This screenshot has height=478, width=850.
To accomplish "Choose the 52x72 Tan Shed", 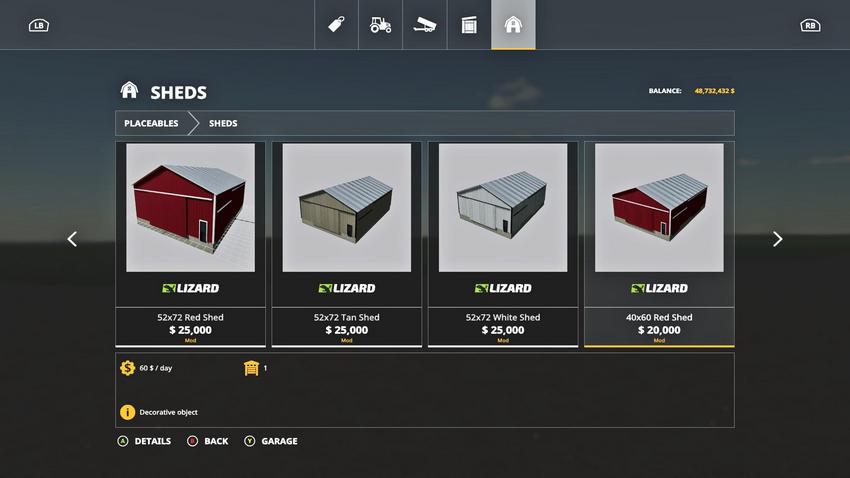I will coord(346,243).
